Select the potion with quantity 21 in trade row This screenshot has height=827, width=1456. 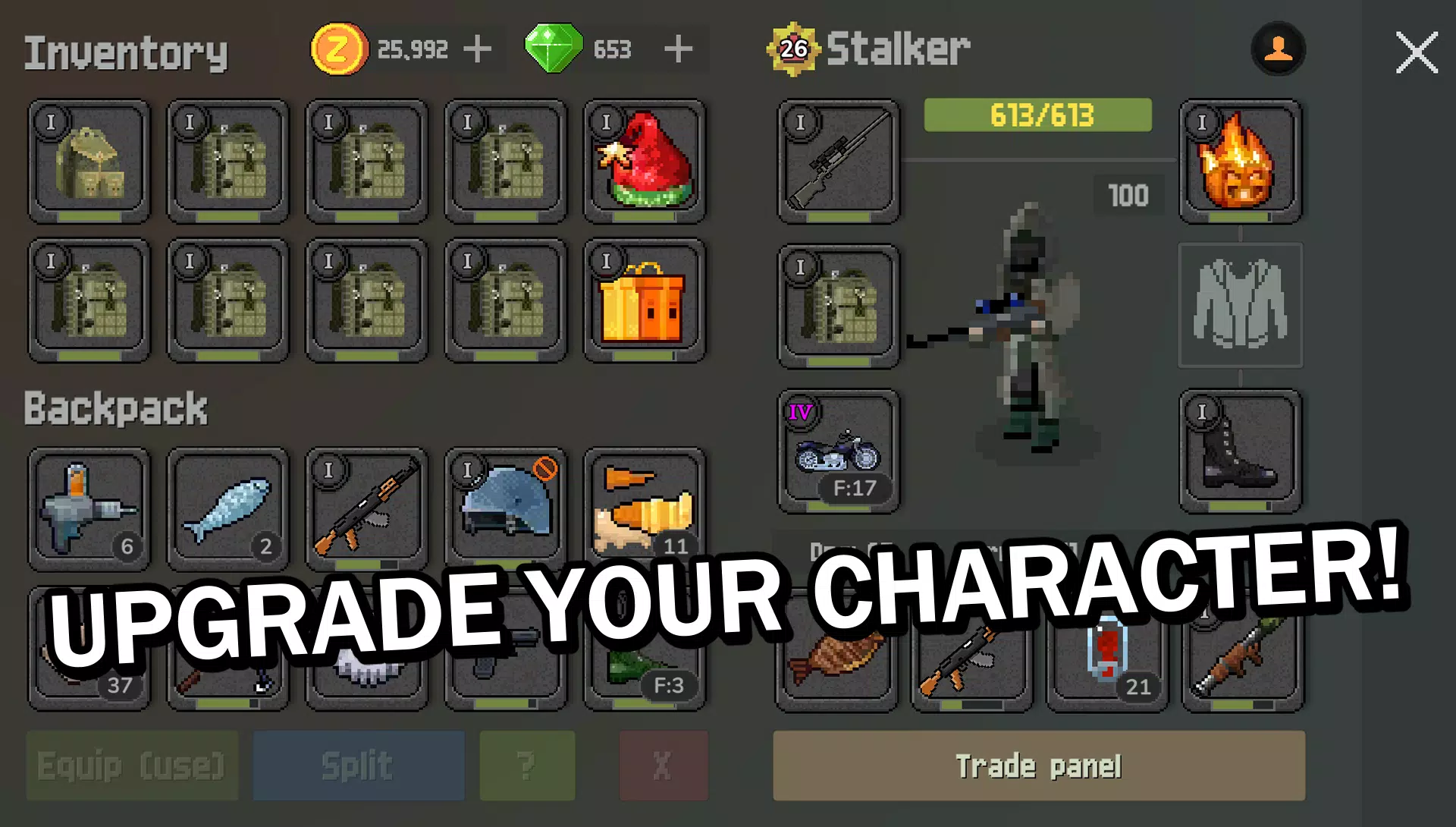1106,664
